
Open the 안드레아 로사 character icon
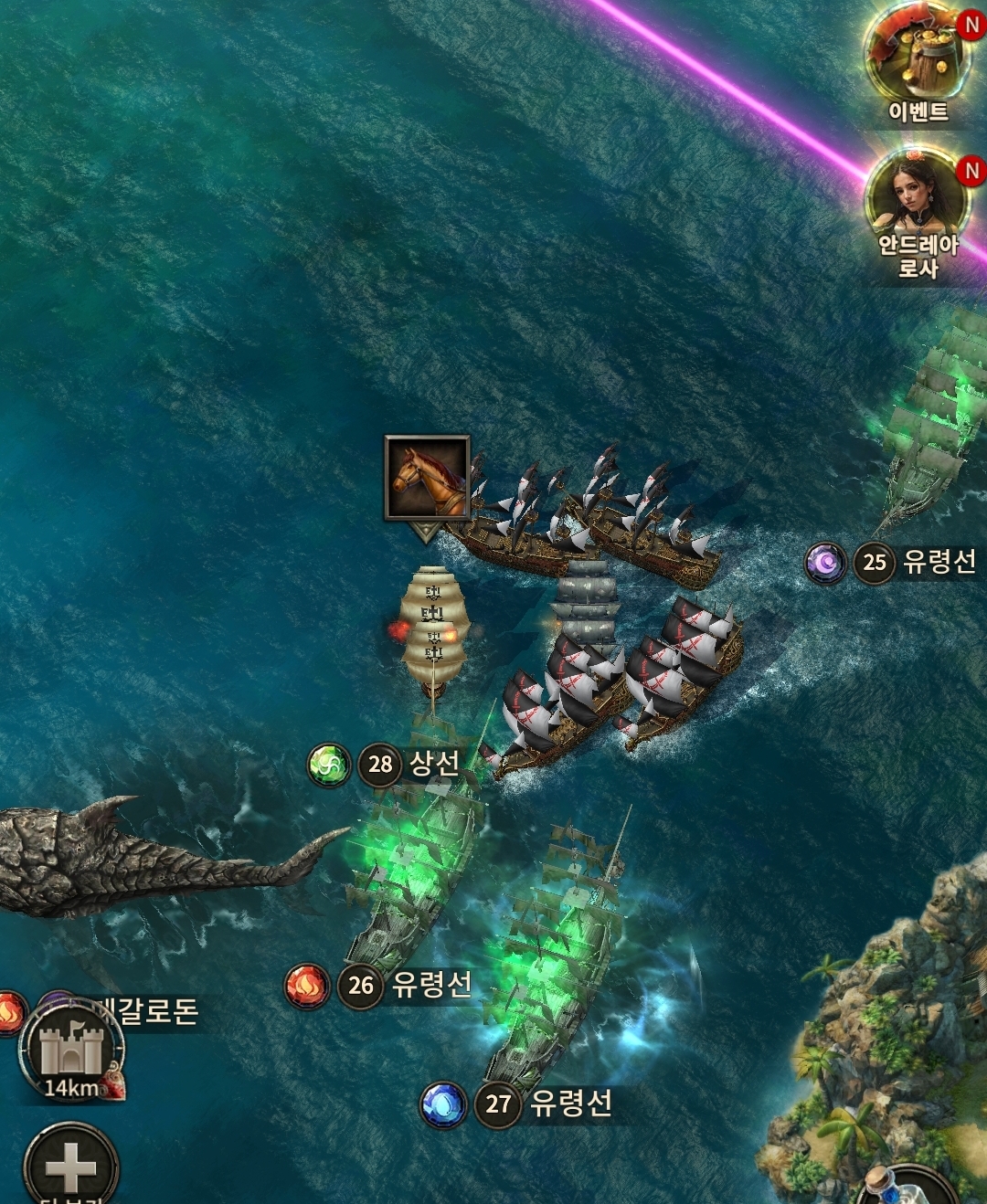pos(917,212)
